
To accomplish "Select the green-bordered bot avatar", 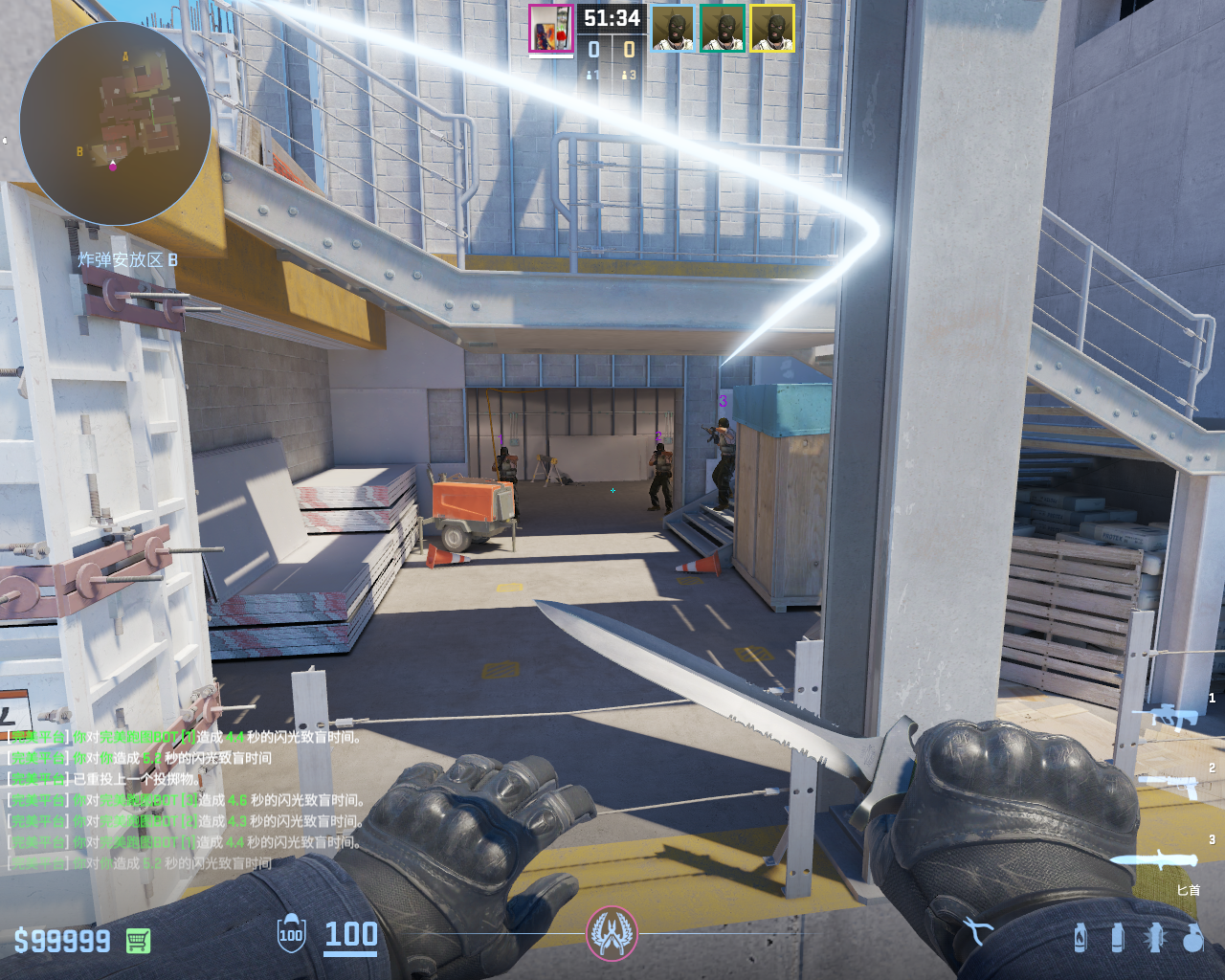I will [723, 29].
